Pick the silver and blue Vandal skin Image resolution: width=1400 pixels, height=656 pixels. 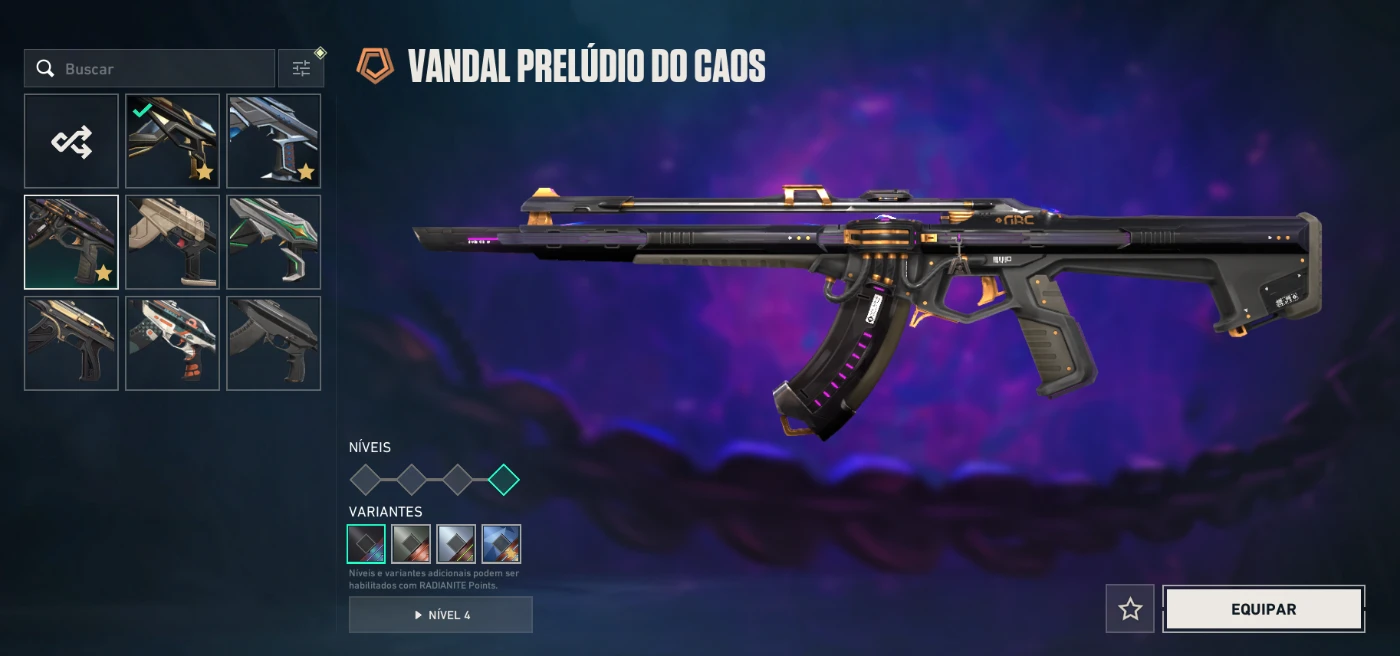point(273,141)
